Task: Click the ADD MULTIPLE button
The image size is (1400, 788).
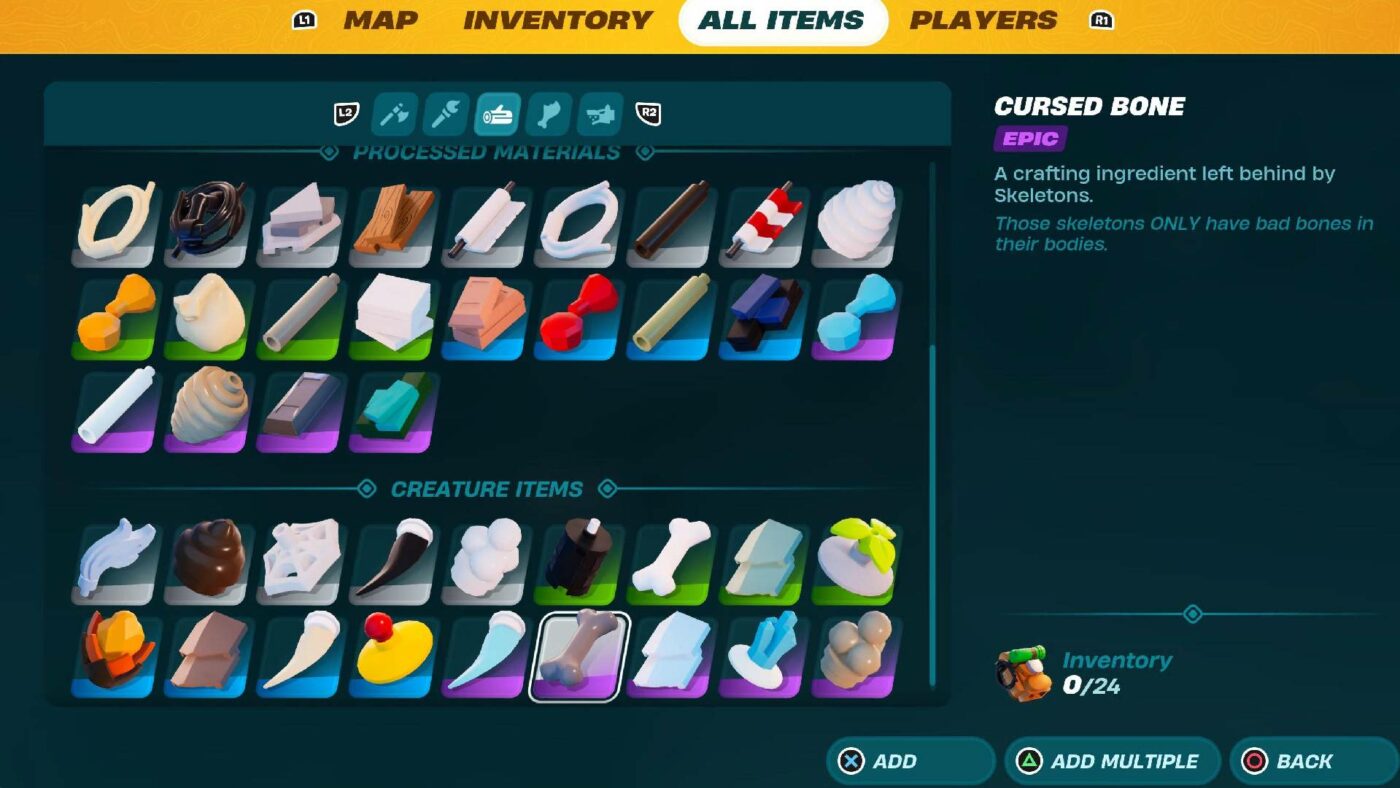Action: point(1112,761)
